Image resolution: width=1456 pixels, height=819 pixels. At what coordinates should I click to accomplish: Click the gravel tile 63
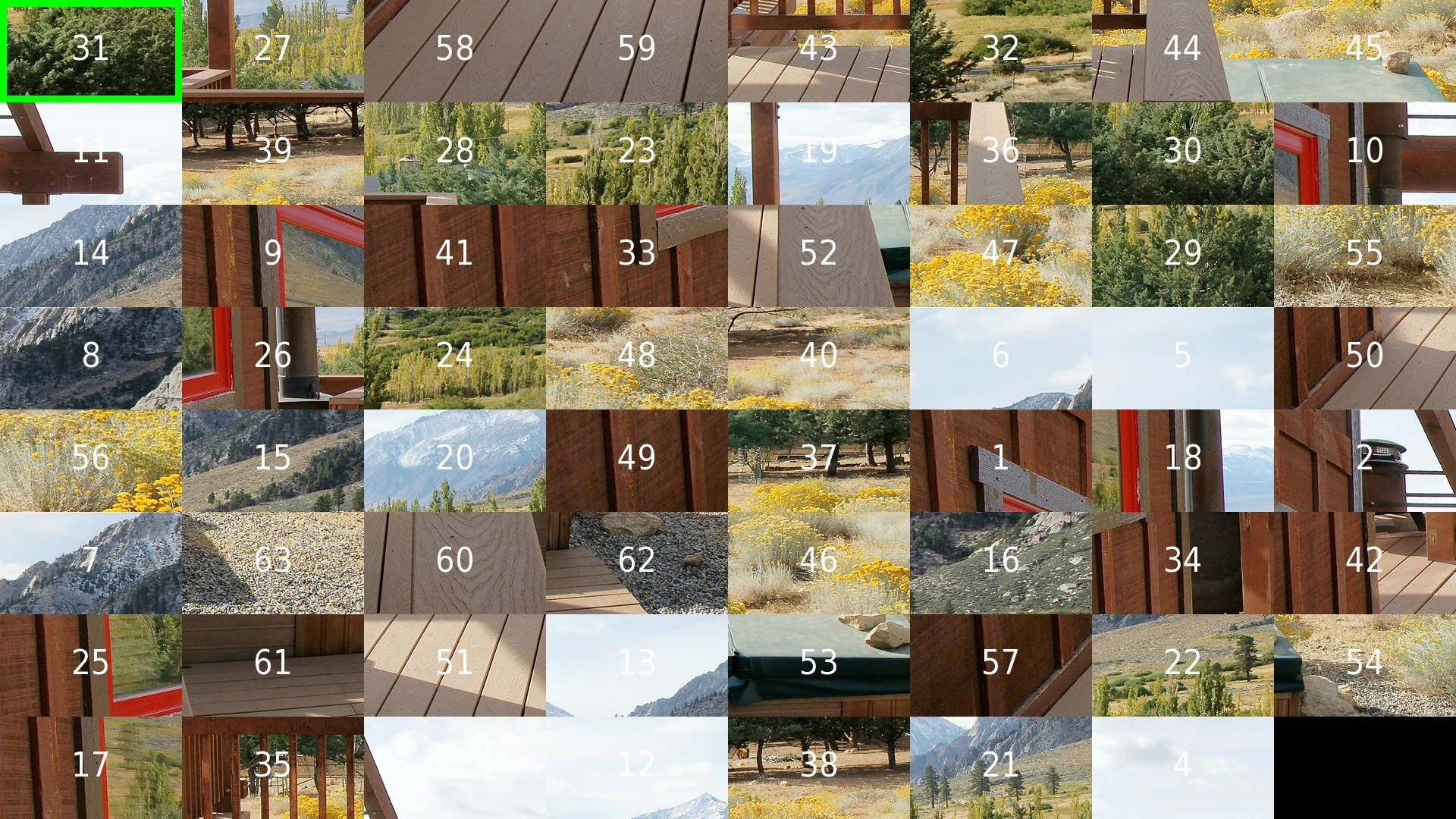(x=273, y=563)
